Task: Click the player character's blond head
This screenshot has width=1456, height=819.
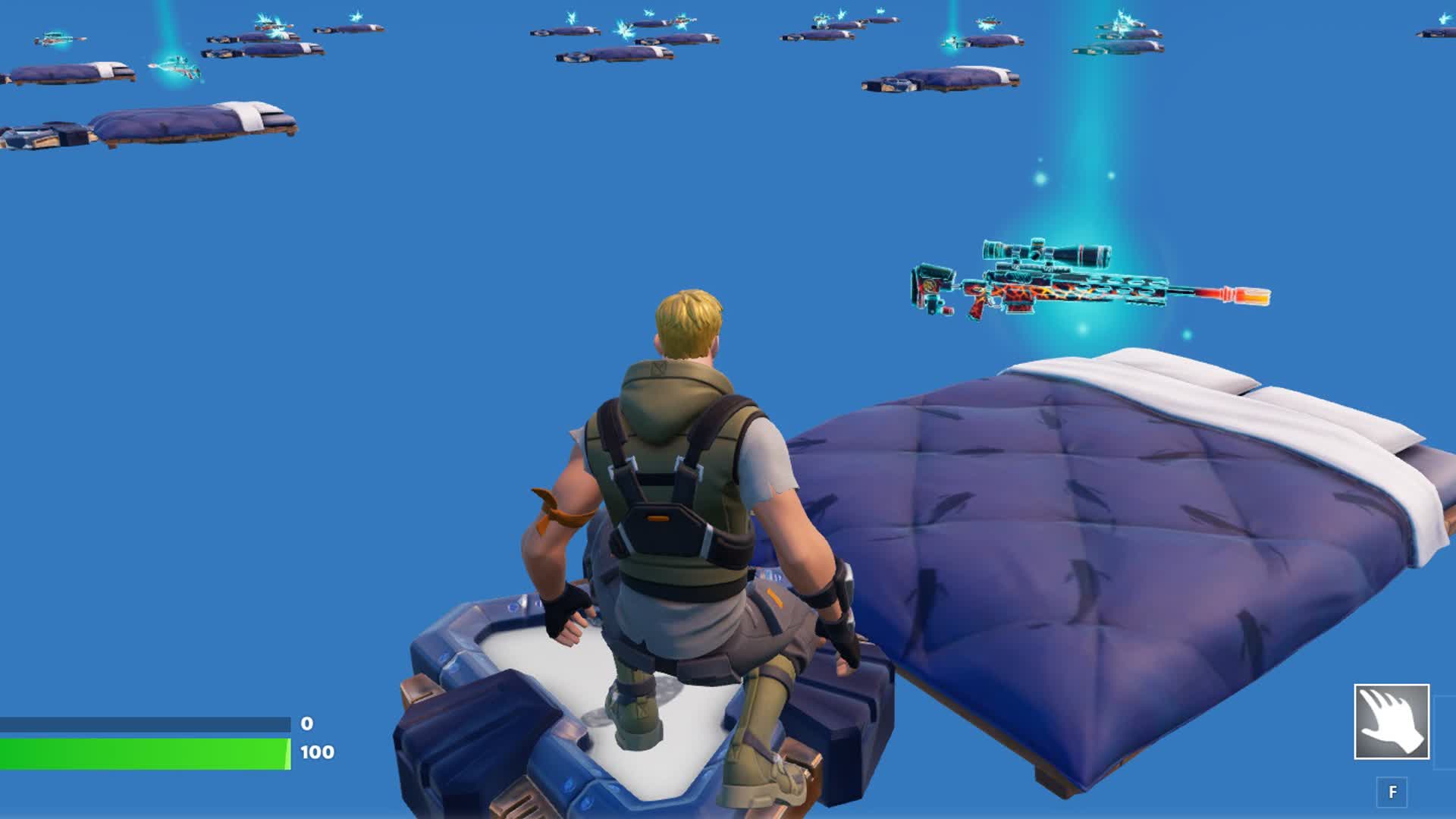Action: pos(690,318)
